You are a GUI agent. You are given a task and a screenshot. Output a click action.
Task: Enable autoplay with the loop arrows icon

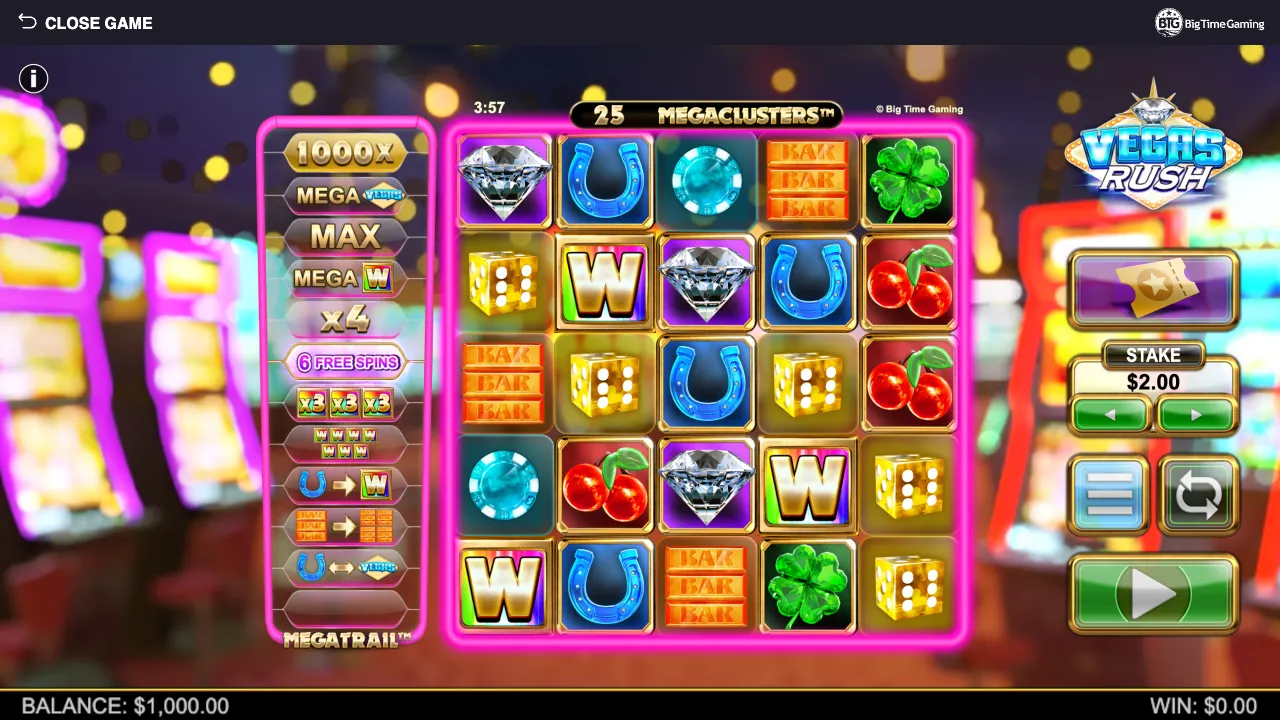pos(1197,494)
